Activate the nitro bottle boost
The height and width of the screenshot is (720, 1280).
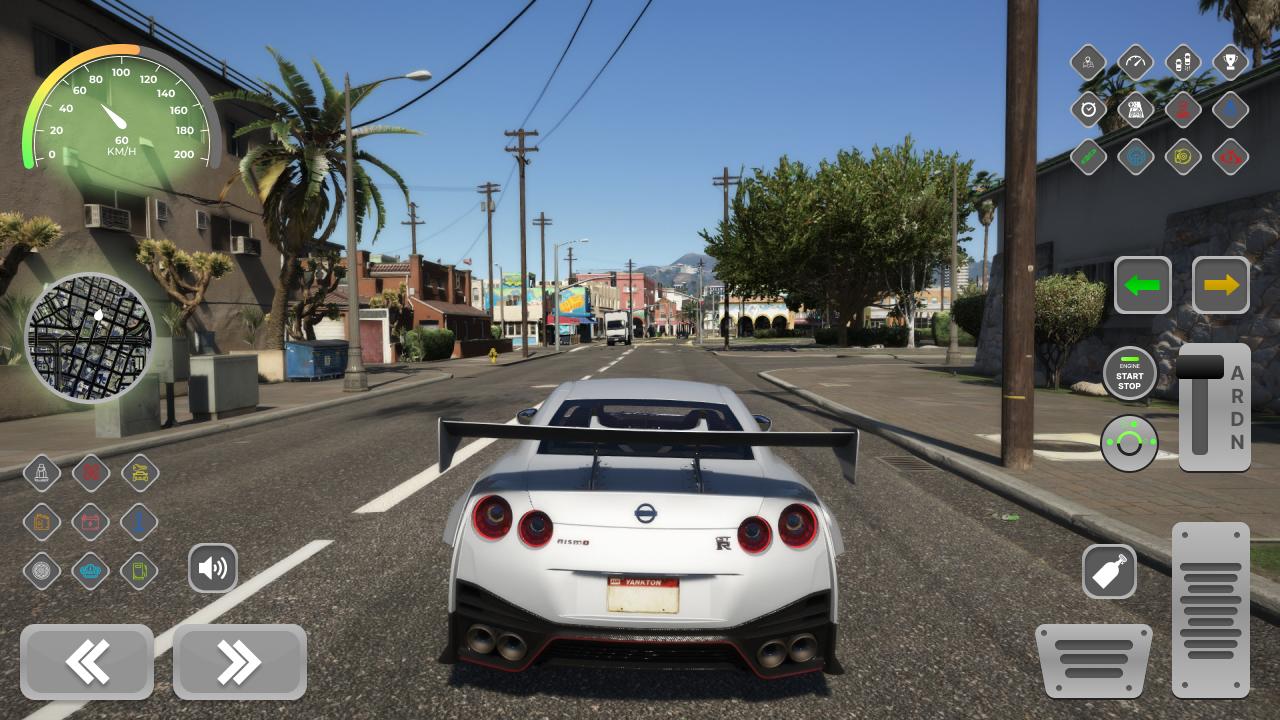(1110, 571)
